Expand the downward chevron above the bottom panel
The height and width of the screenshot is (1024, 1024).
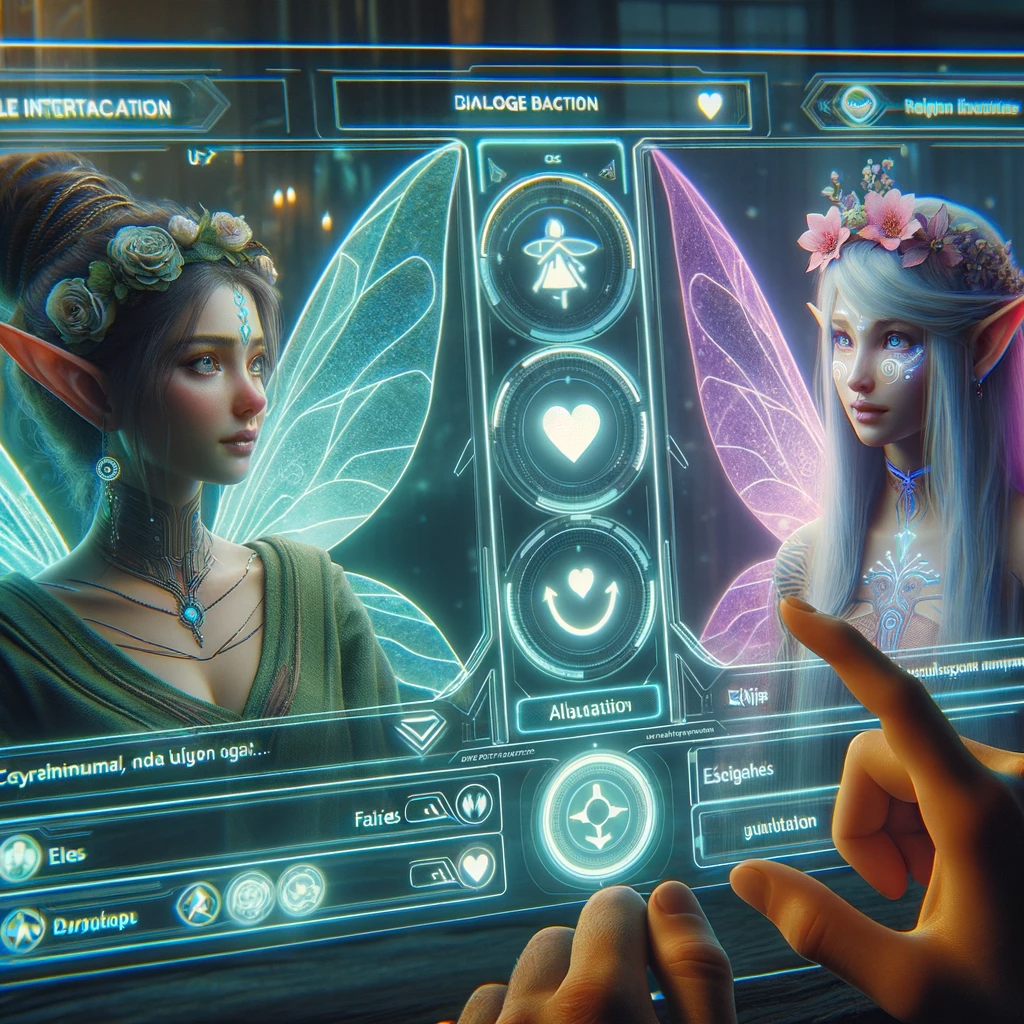pyautogui.click(x=419, y=735)
